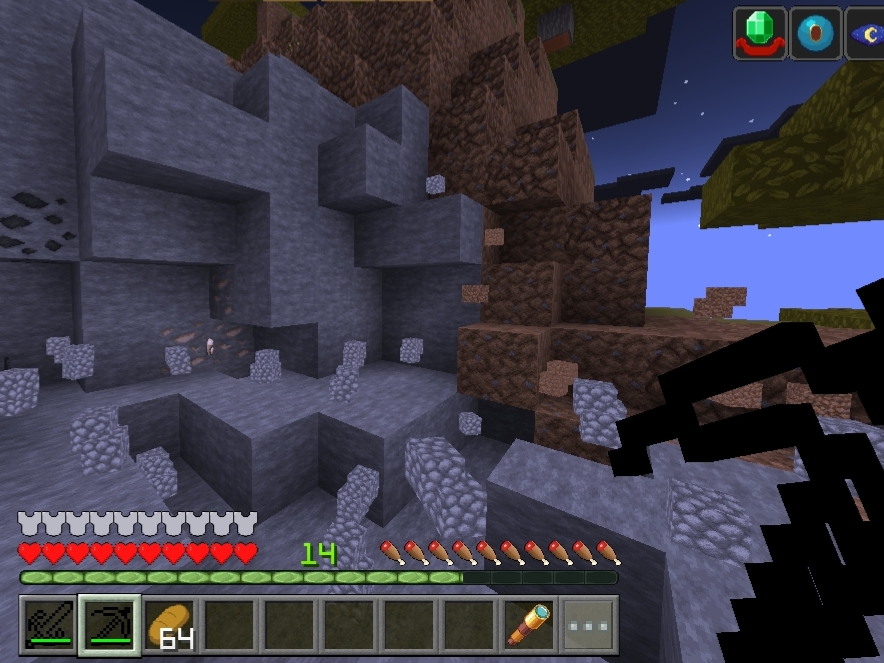The image size is (884, 663).
Task: Select the bread stack of 64
Action: pos(169,624)
